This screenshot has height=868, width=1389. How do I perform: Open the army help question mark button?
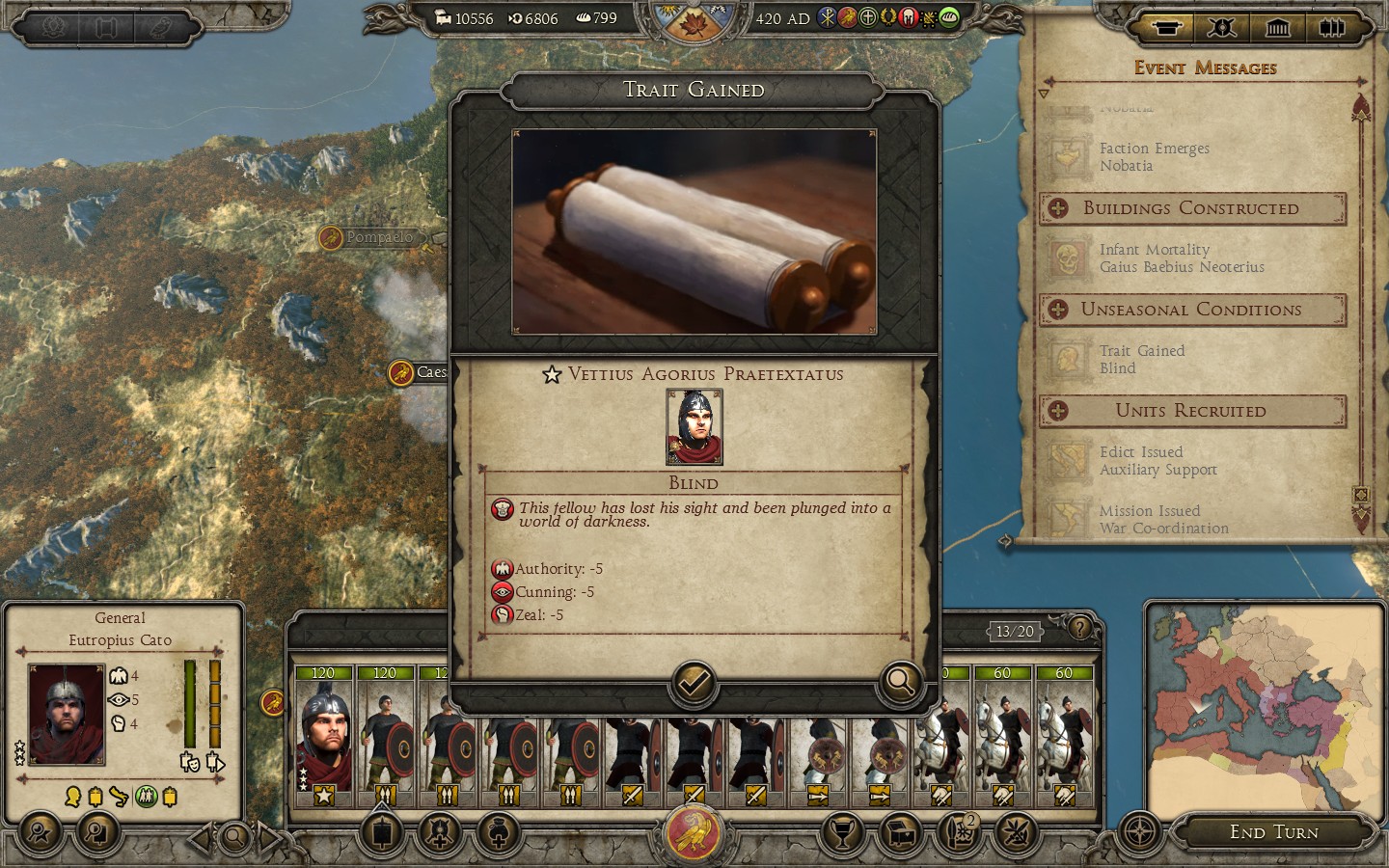pyautogui.click(x=1079, y=629)
